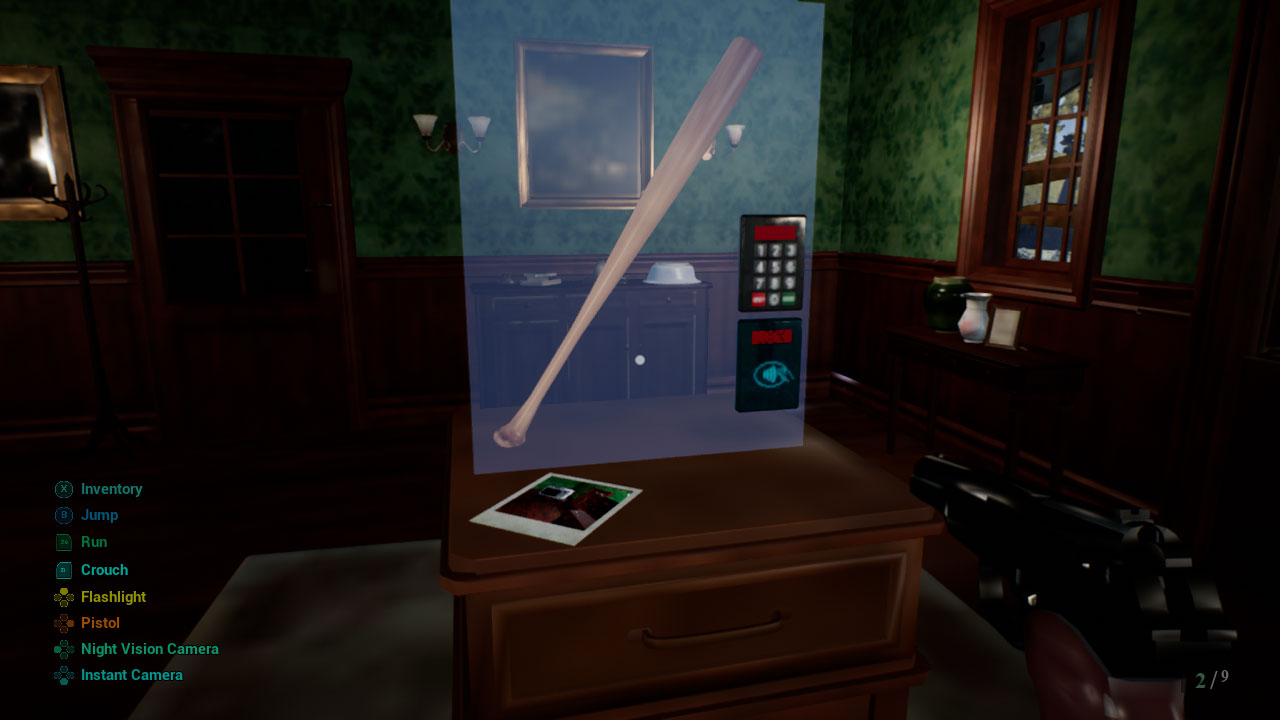
Task: Click the Inventory text label
Action: [112, 489]
